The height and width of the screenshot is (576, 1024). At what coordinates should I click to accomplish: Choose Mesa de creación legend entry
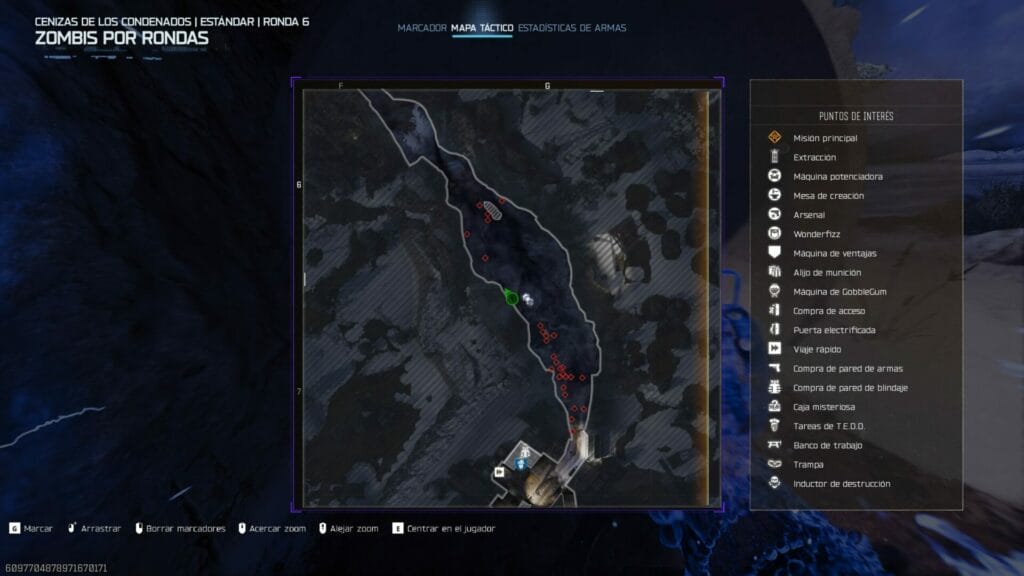point(828,195)
